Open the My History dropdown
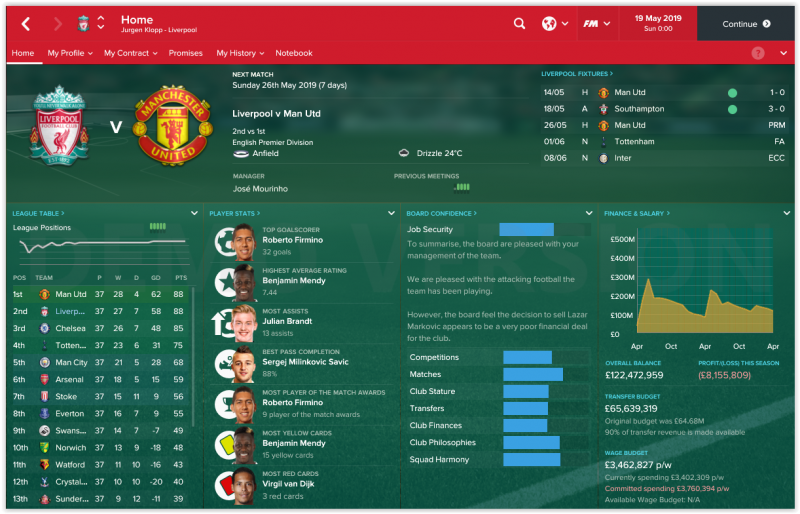 click(x=240, y=53)
